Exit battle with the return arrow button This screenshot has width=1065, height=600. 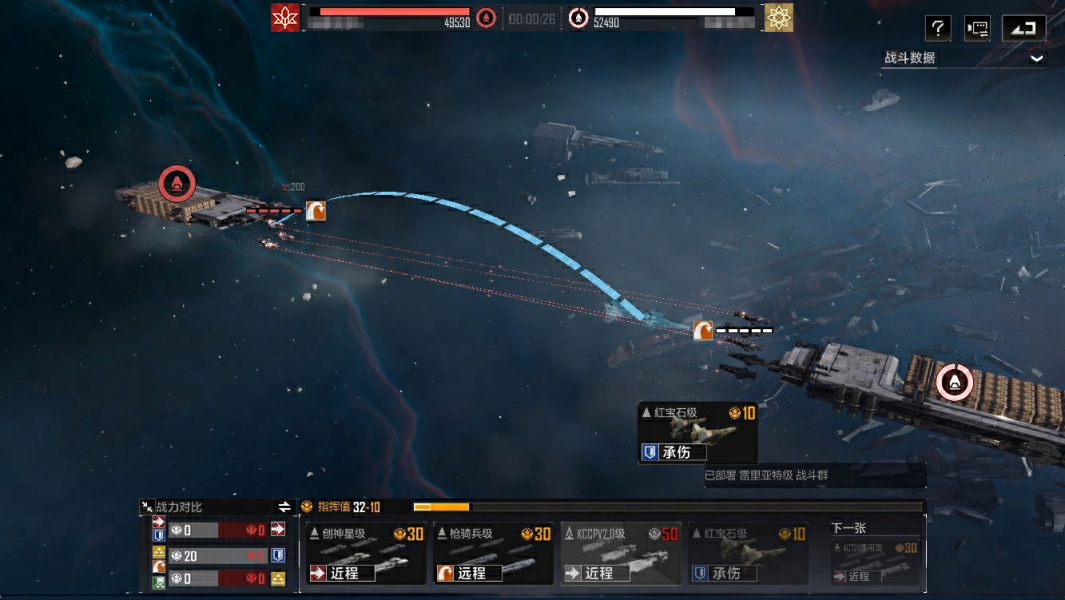pos(1023,28)
